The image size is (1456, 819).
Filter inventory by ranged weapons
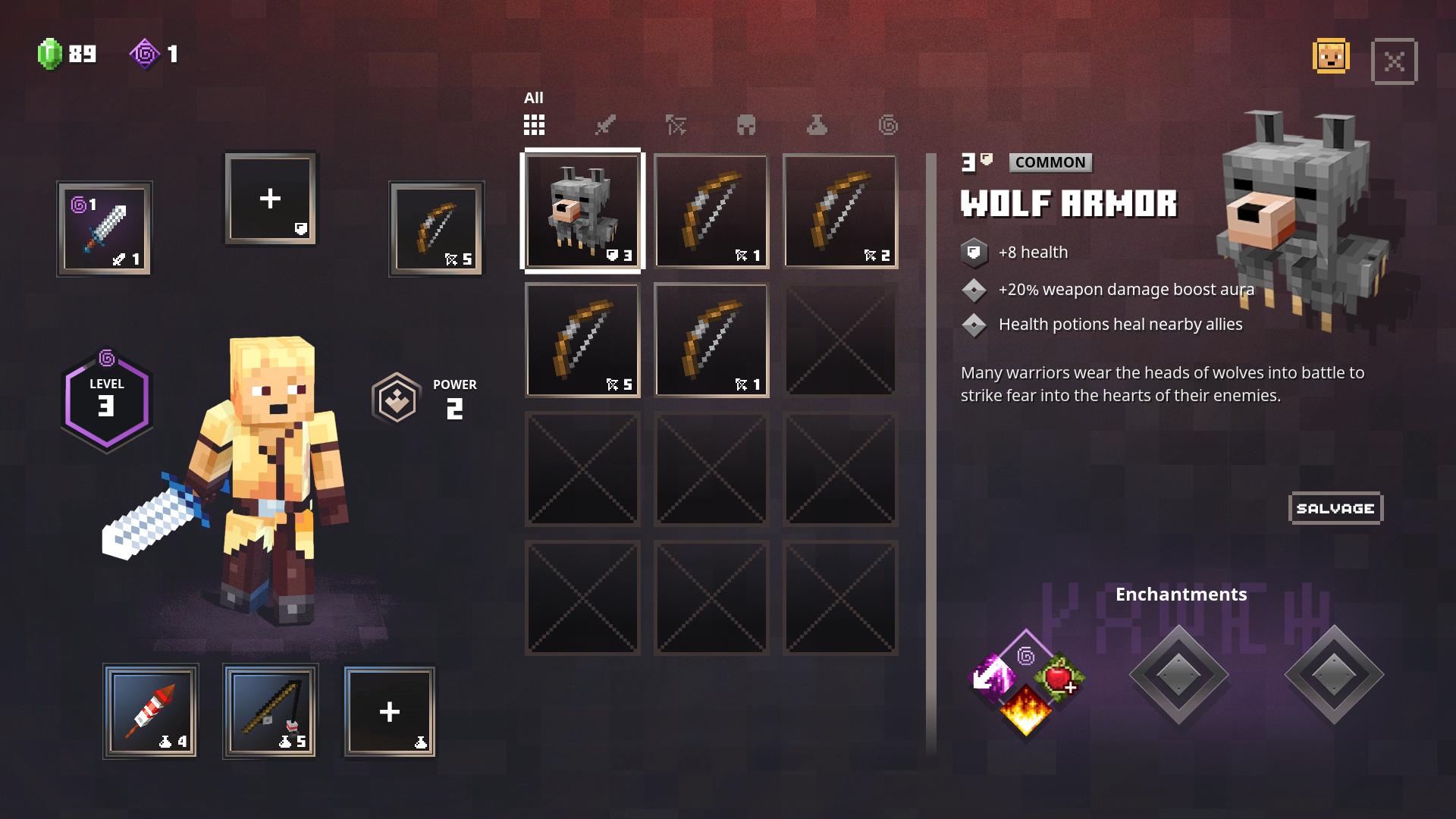pos(676,125)
